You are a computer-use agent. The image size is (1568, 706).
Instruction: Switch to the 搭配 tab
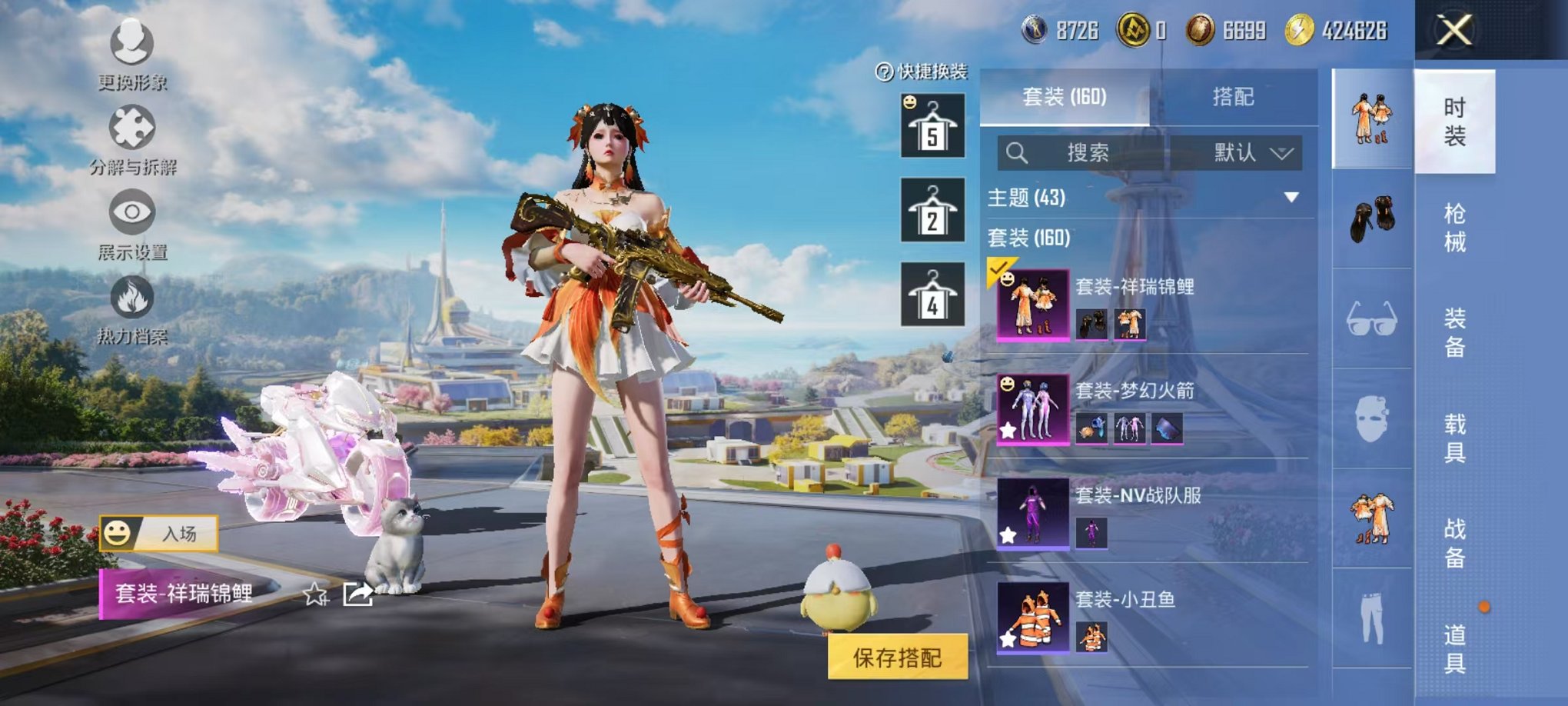1233,97
